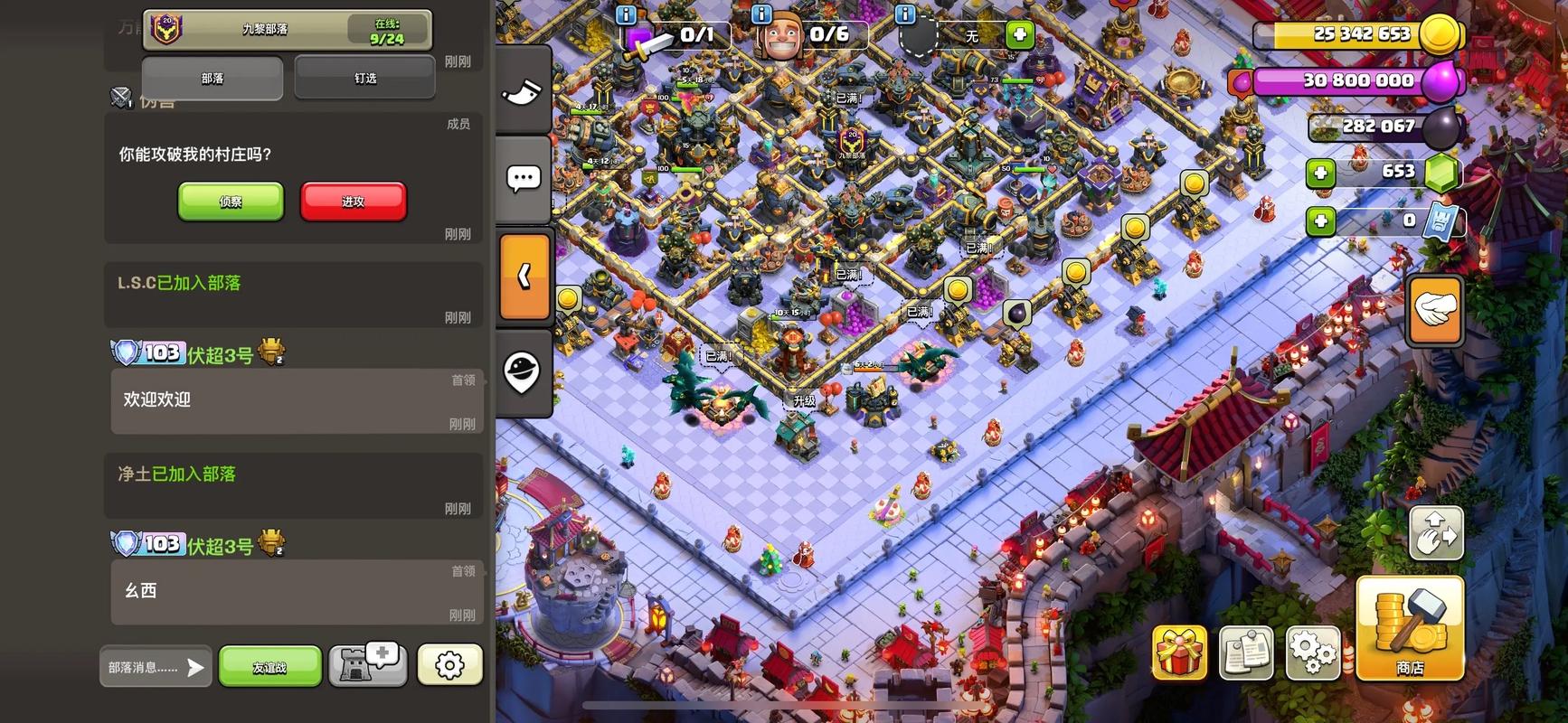
Task: Open the speech bubble chat tab
Action: click(524, 179)
